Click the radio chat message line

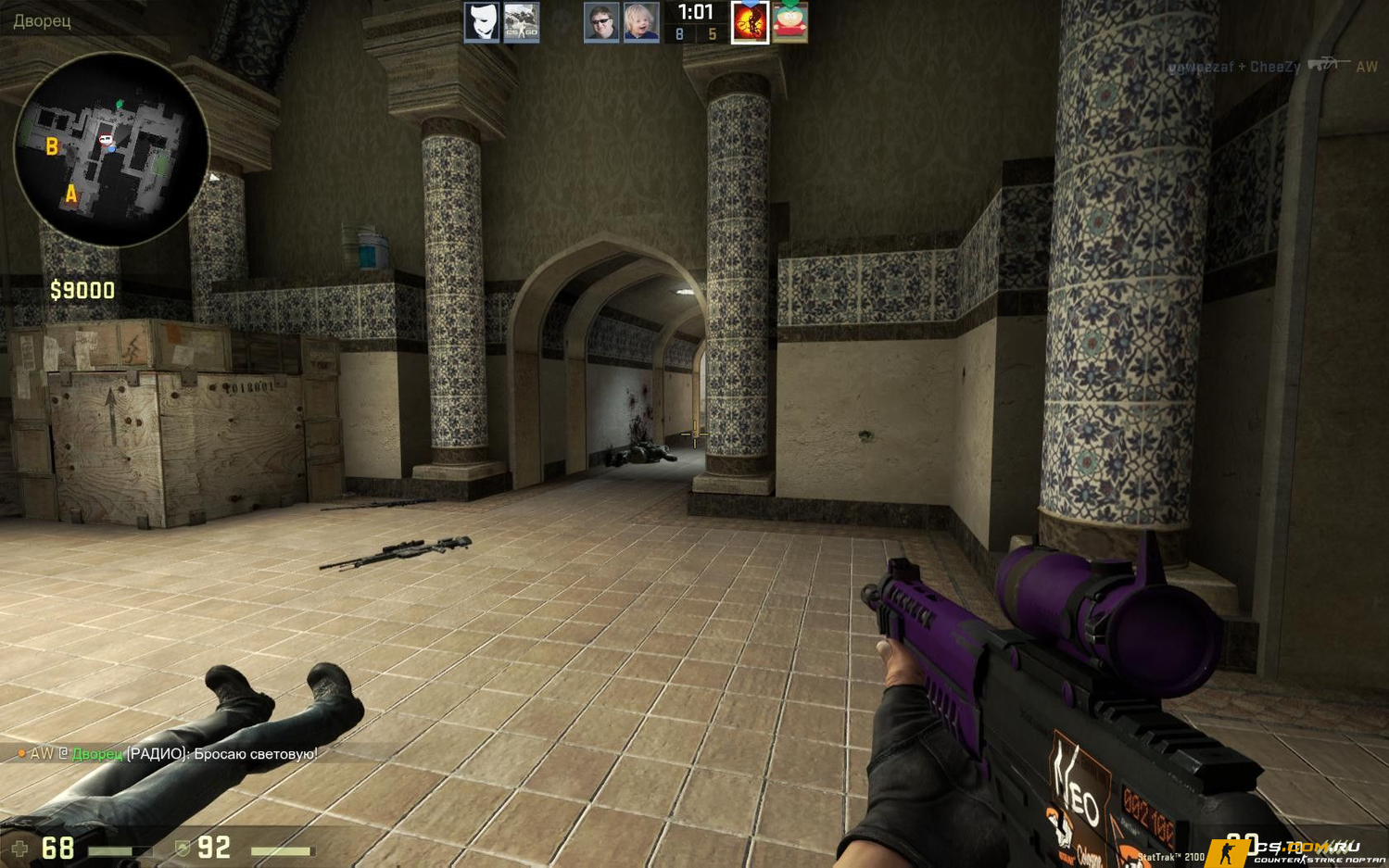point(168,754)
